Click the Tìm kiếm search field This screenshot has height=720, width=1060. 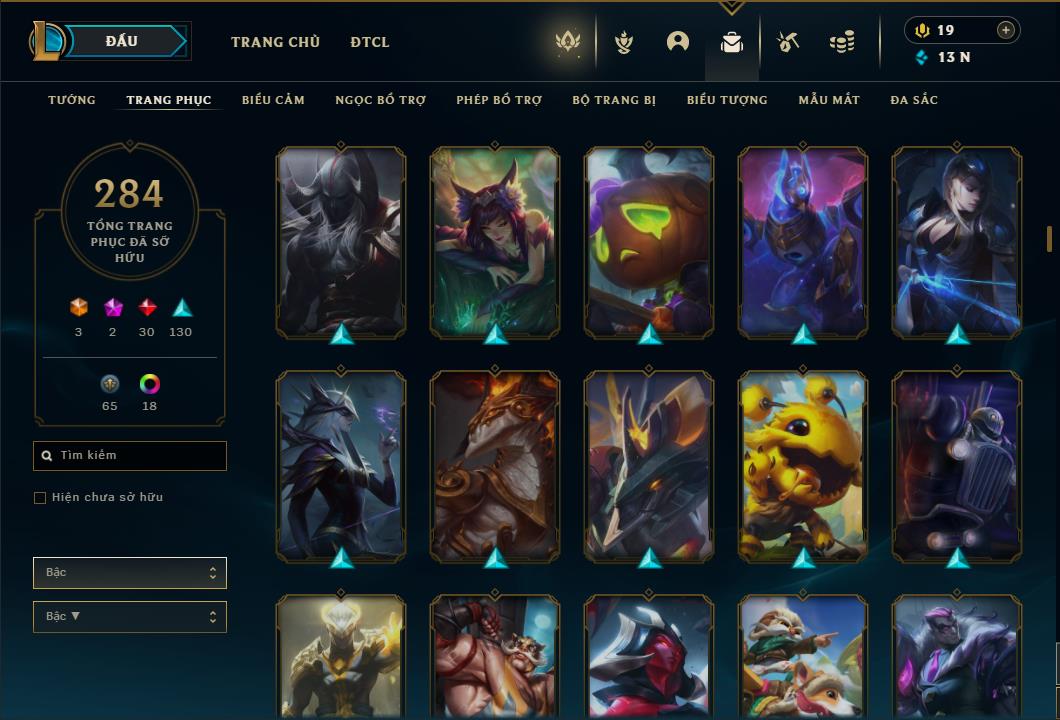(130, 456)
